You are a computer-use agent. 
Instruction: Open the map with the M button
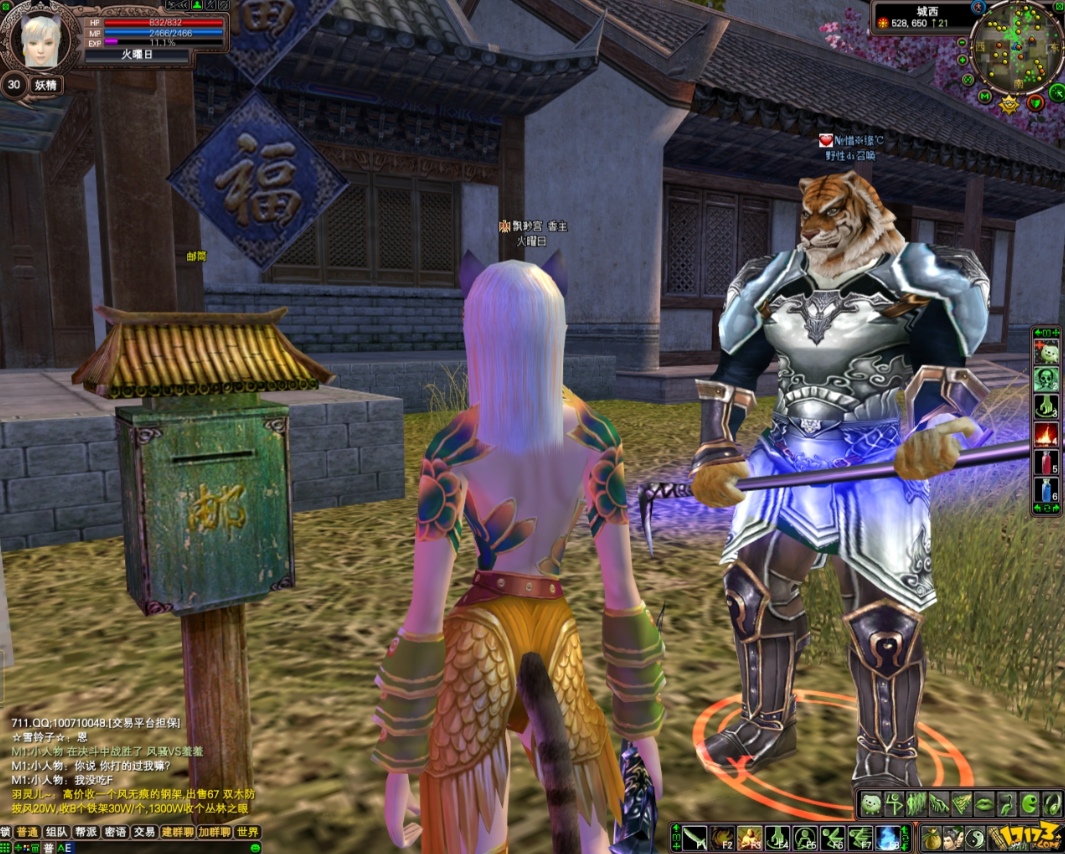(985, 96)
